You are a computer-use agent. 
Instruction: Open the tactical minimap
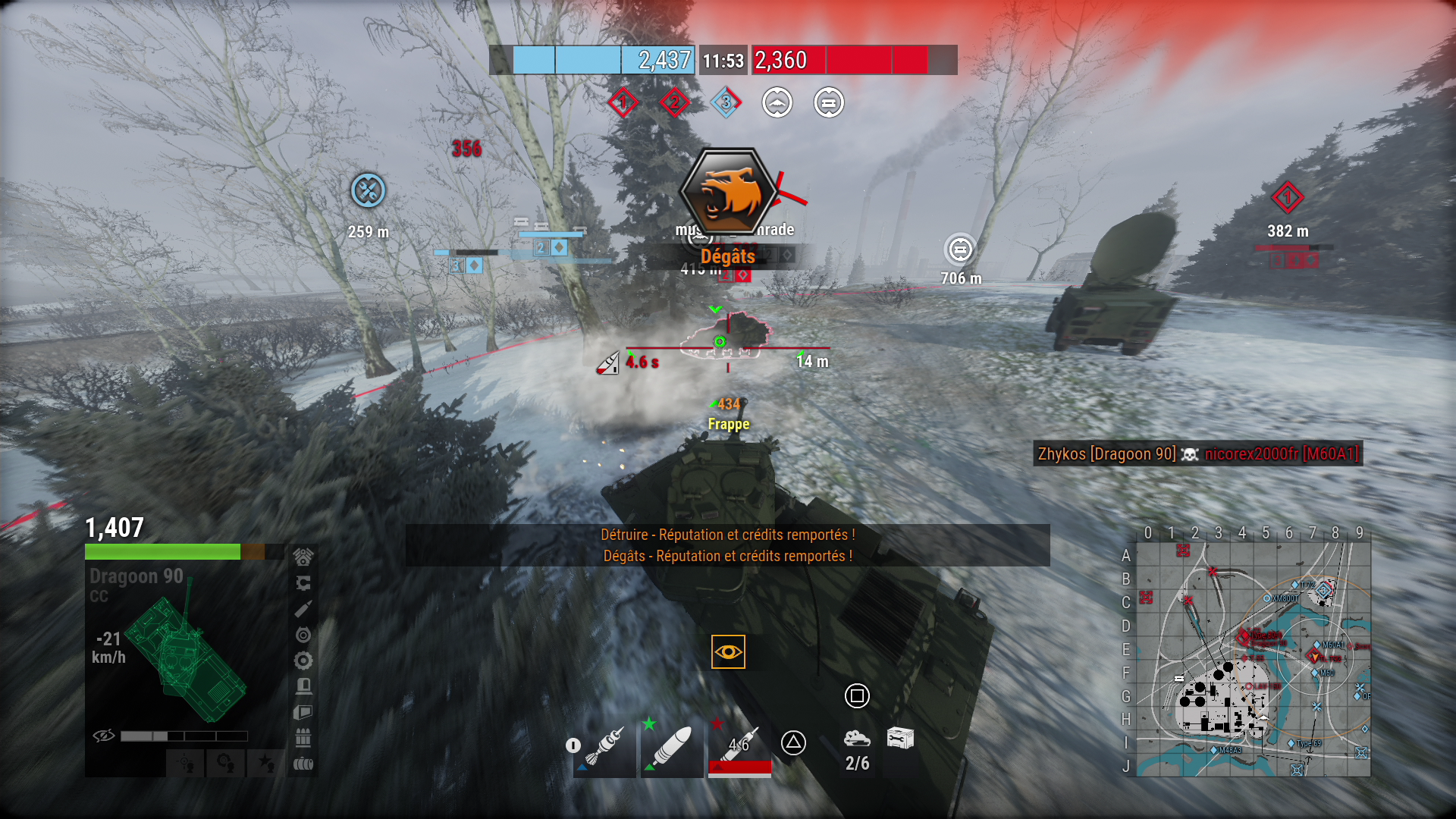pyautogui.click(x=1253, y=660)
